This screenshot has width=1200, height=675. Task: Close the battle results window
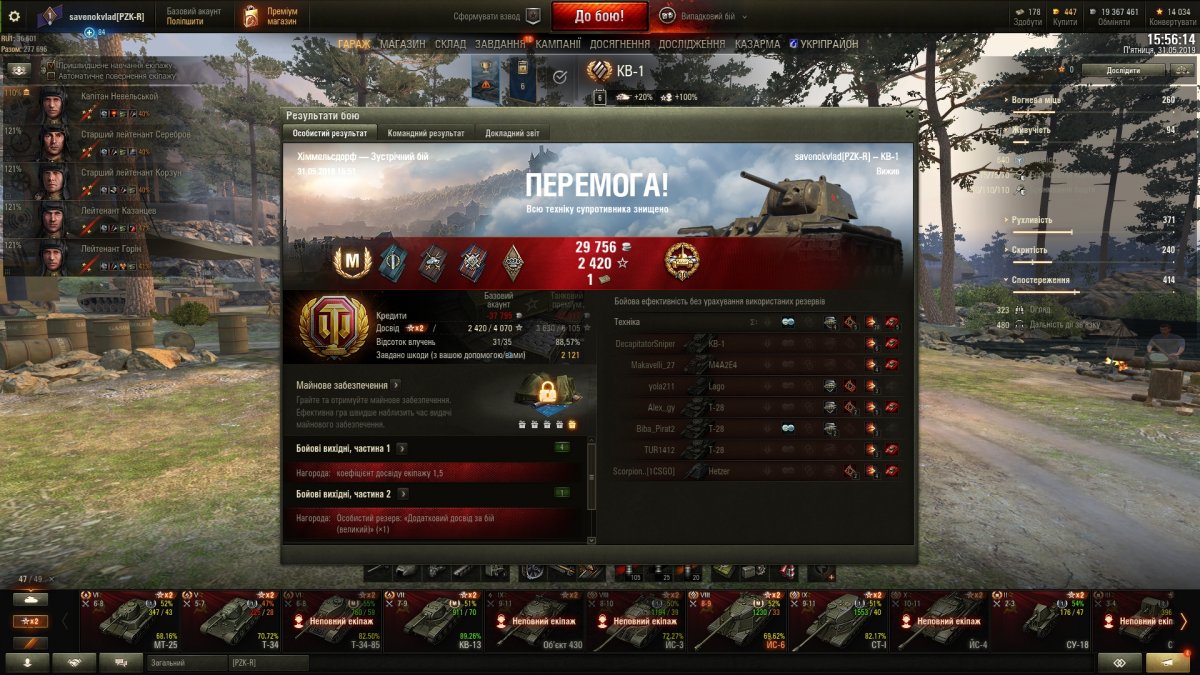point(908,114)
